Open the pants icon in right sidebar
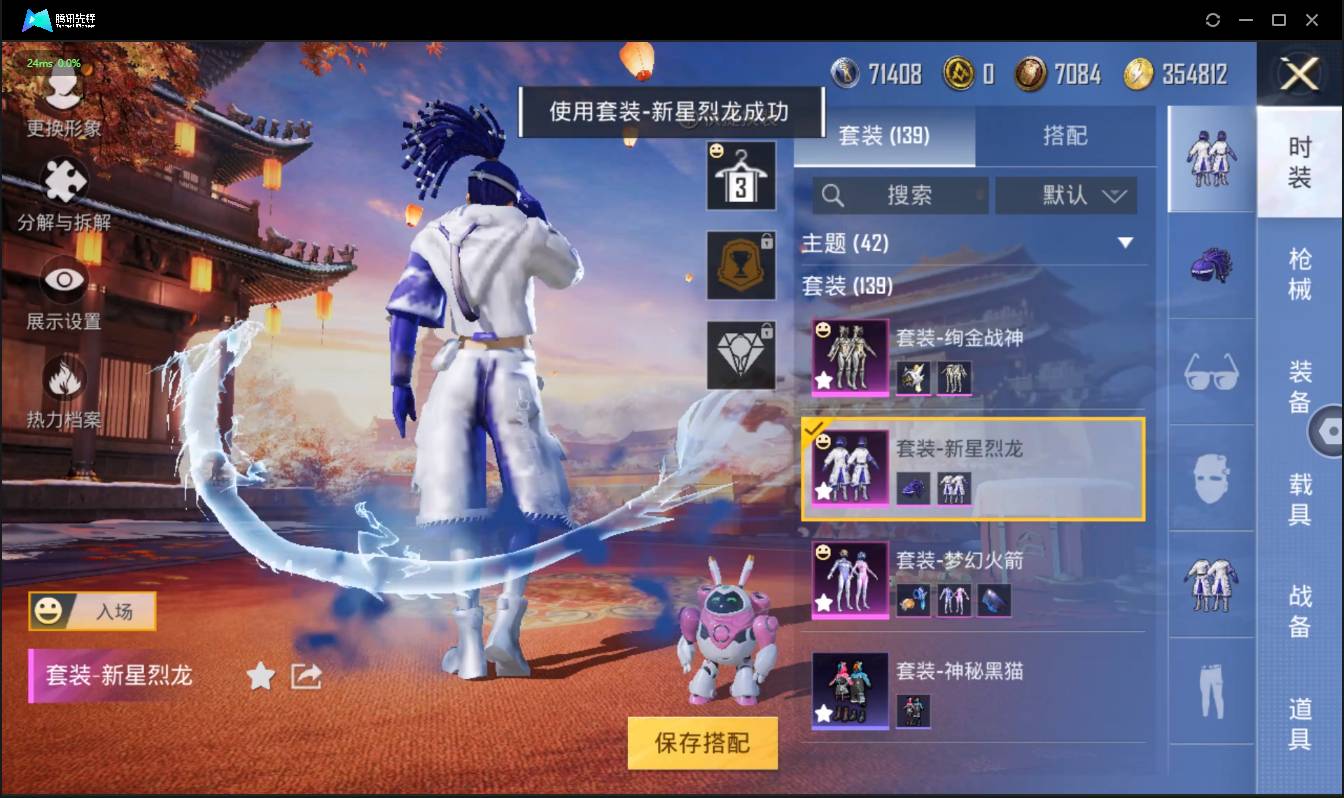Viewport: 1344px width, 798px height. click(1210, 690)
